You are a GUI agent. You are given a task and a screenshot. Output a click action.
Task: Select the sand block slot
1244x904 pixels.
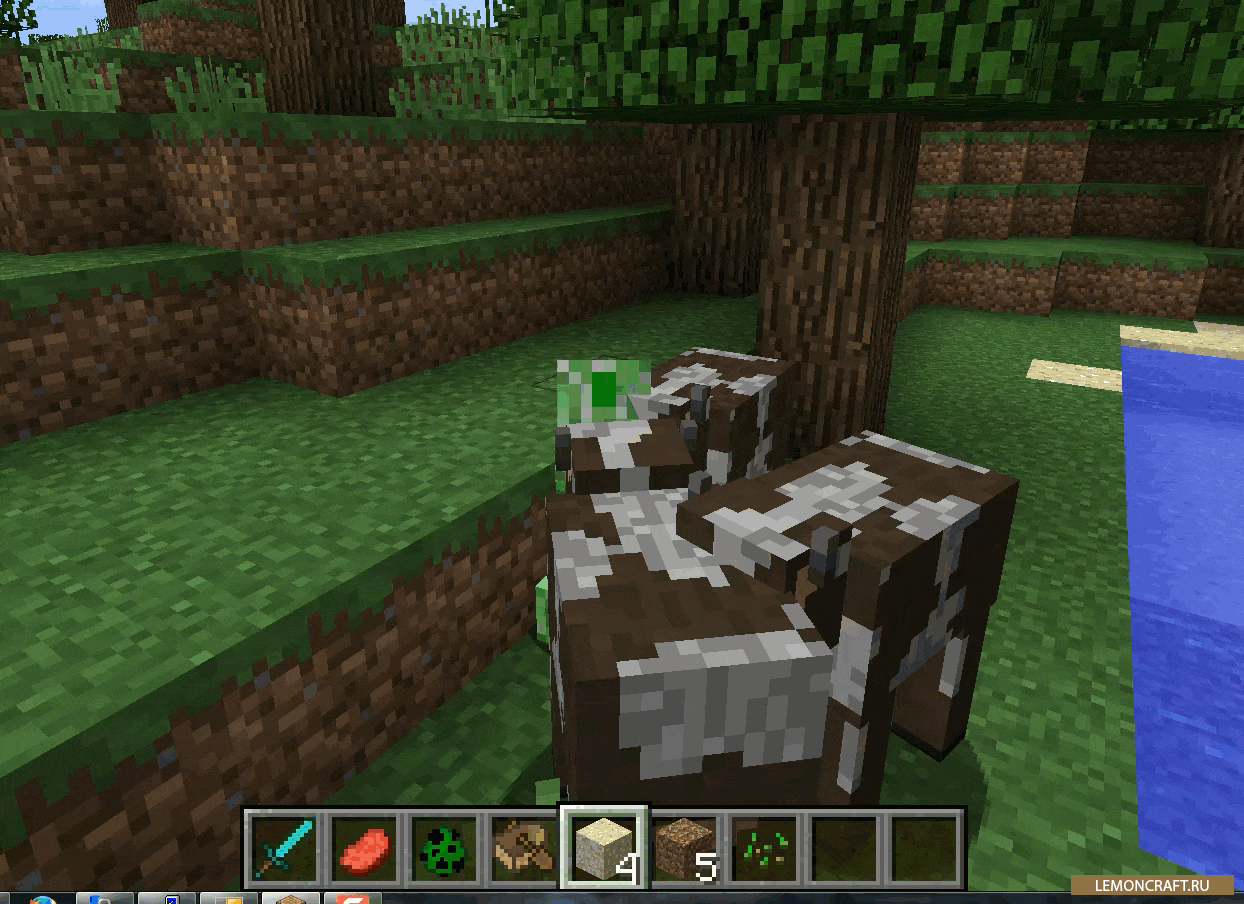click(604, 848)
